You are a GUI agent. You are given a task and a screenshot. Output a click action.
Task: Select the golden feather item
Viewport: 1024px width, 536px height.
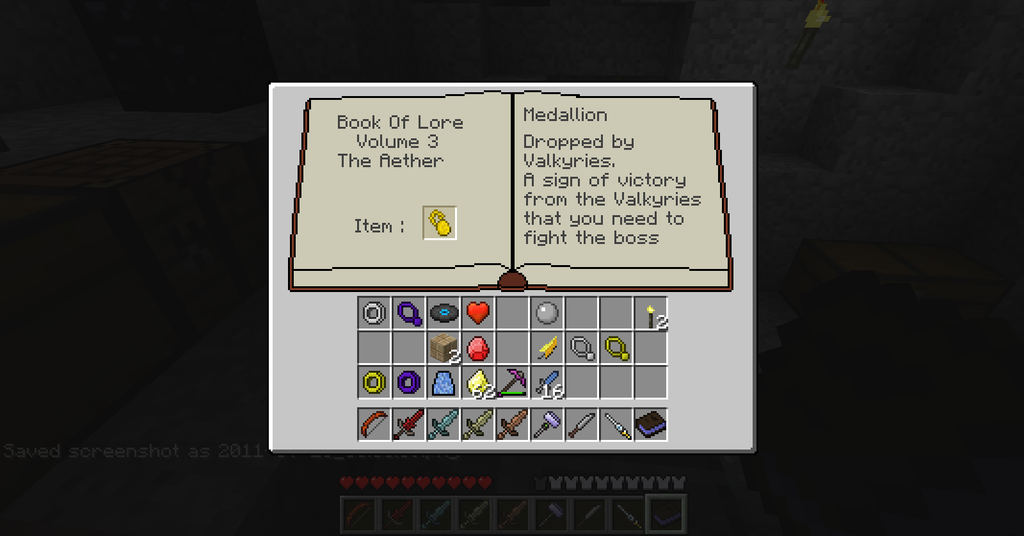546,348
